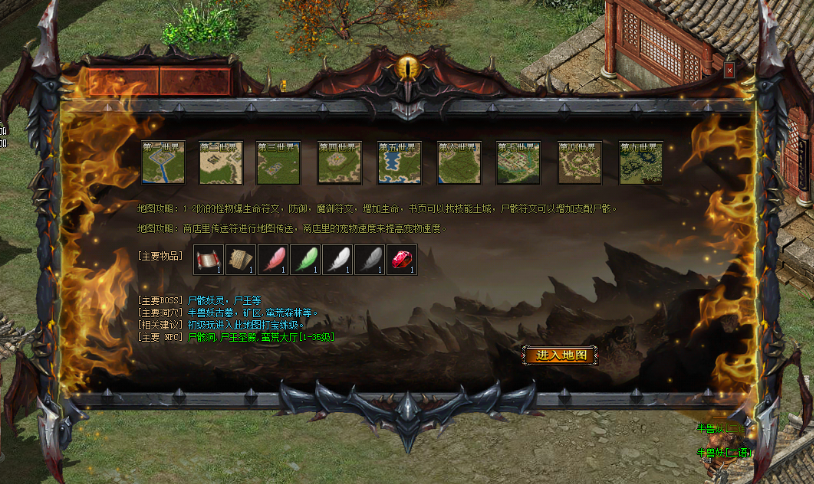Choose the white feather item slot
This screenshot has height=484, width=814.
click(x=337, y=259)
